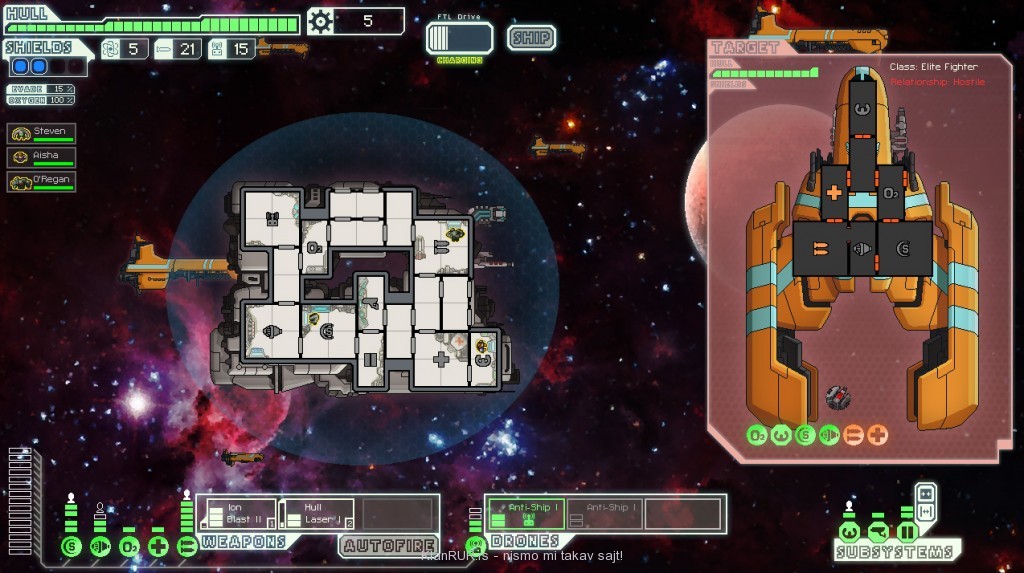Click the oxygen system power icon
Viewport: 1024px width, 573px height.
(129, 546)
